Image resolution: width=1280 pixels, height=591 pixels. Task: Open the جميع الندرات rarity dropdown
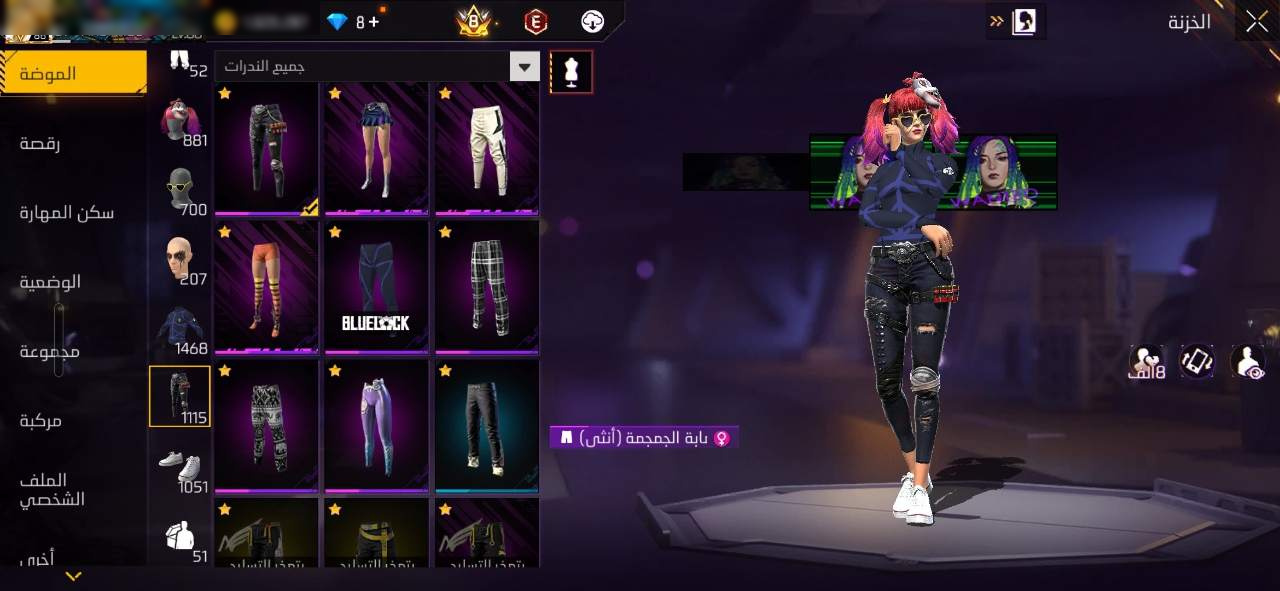tap(377, 67)
